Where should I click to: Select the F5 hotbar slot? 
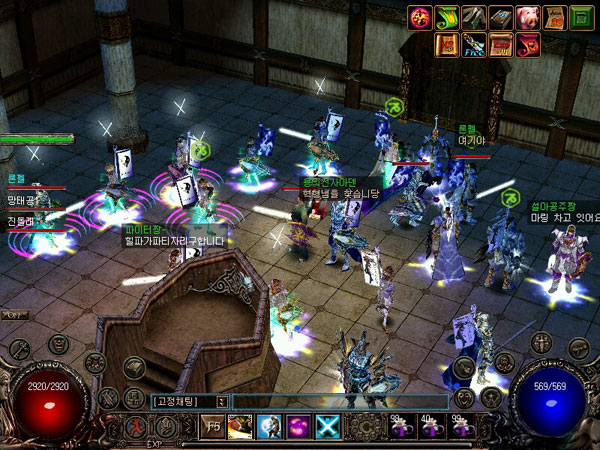[x=214, y=427]
